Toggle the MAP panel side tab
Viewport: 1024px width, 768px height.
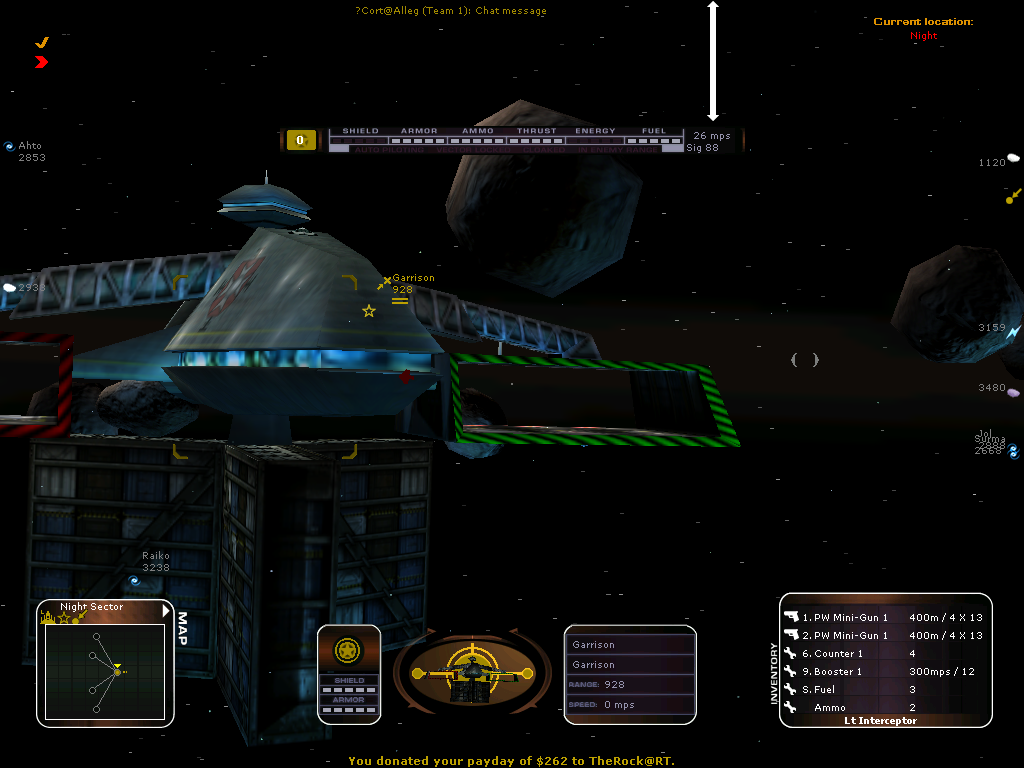[181, 628]
